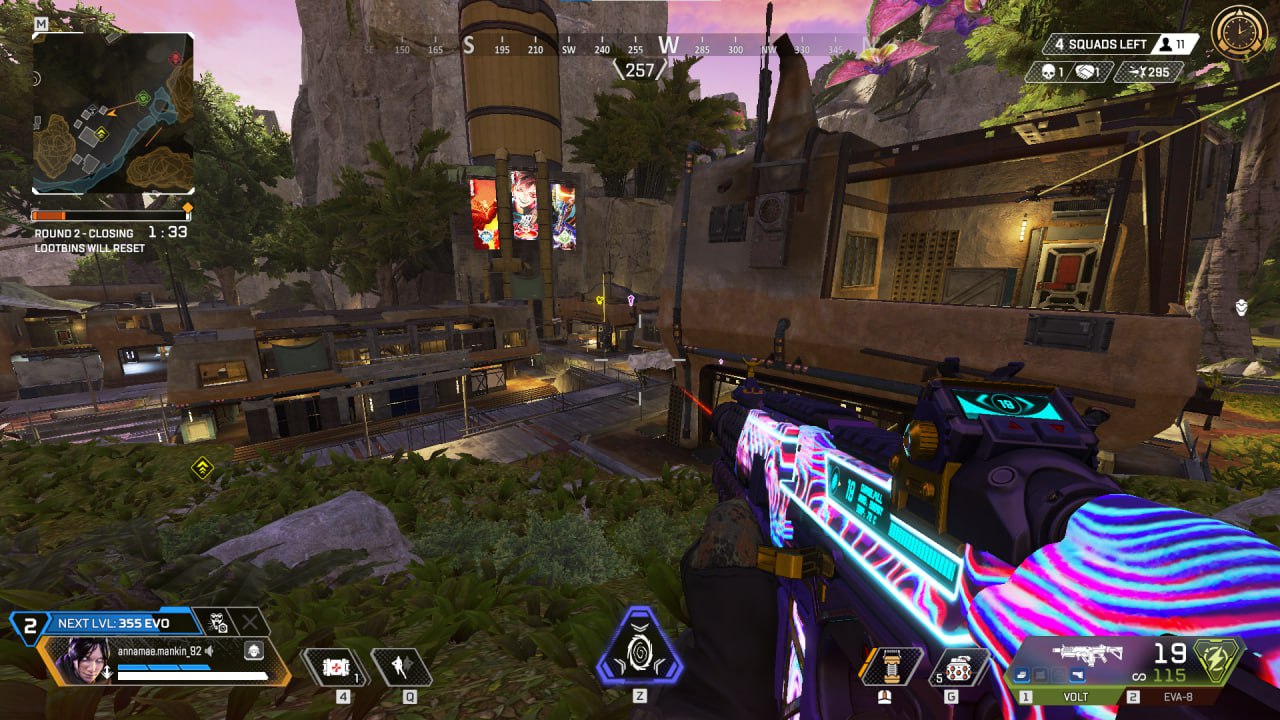The width and height of the screenshot is (1280, 720).
Task: Click the gold clock badge icon
Action: tap(1239, 34)
